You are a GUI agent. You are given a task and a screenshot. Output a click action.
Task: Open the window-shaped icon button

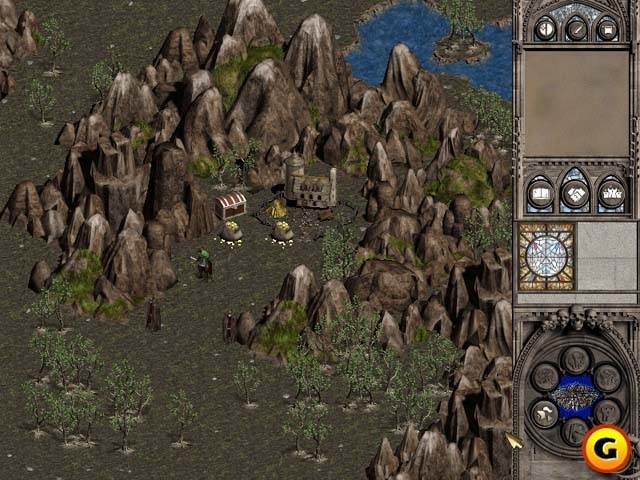coord(607,28)
